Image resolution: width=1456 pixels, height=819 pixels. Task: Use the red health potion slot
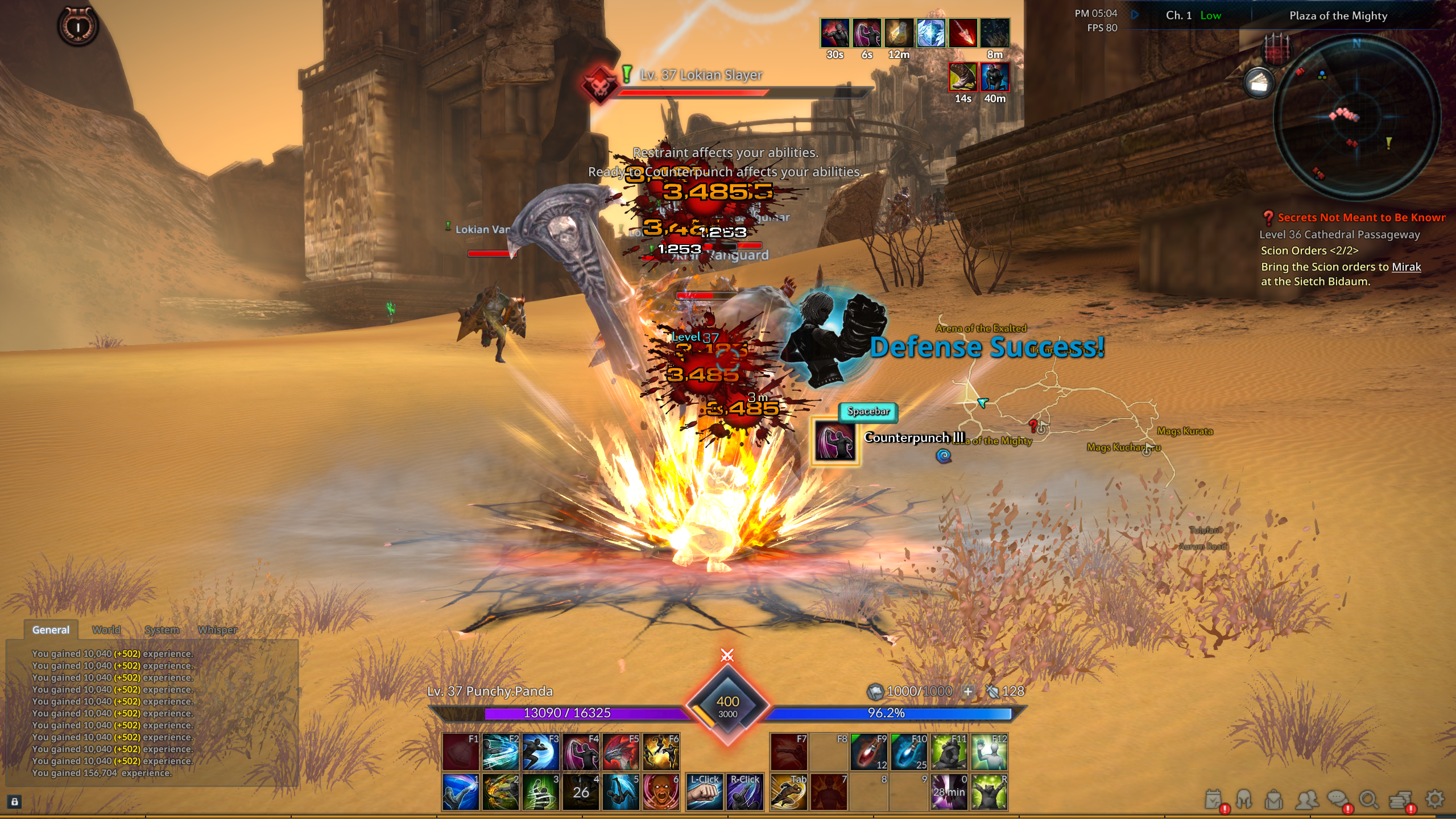(868, 751)
